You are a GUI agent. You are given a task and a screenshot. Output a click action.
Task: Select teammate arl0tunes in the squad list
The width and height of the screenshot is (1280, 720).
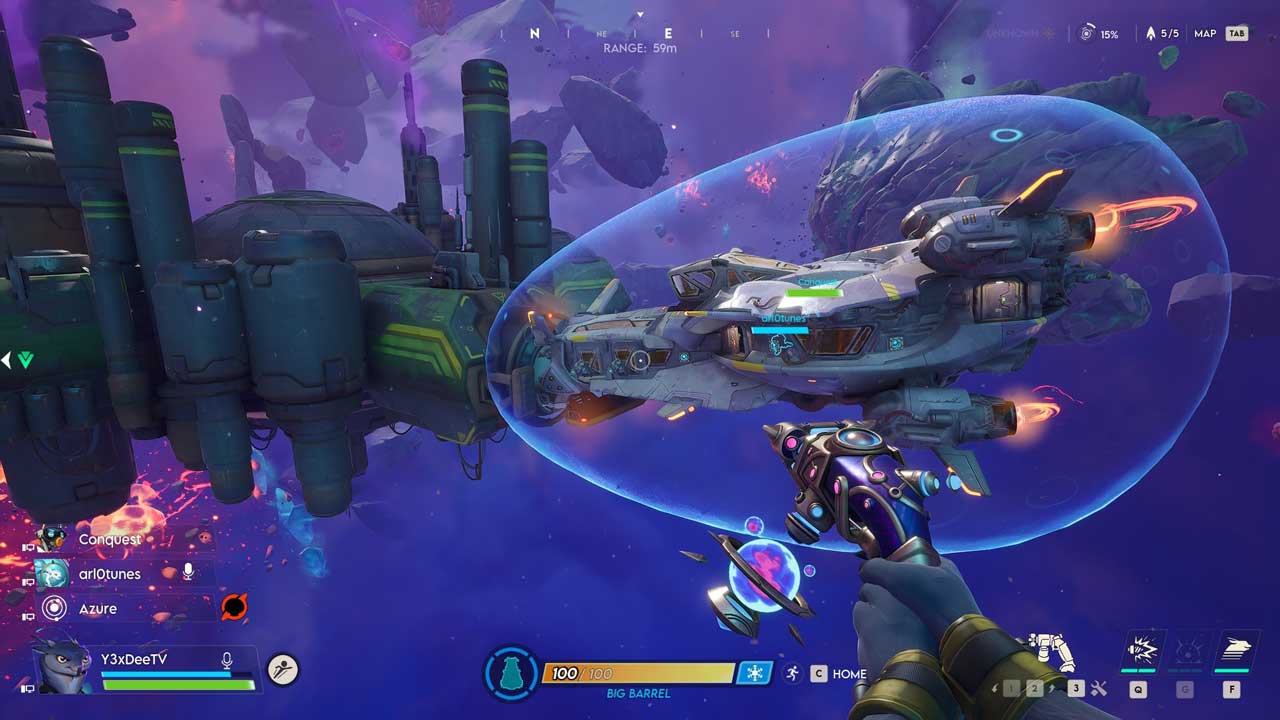[x=110, y=574]
